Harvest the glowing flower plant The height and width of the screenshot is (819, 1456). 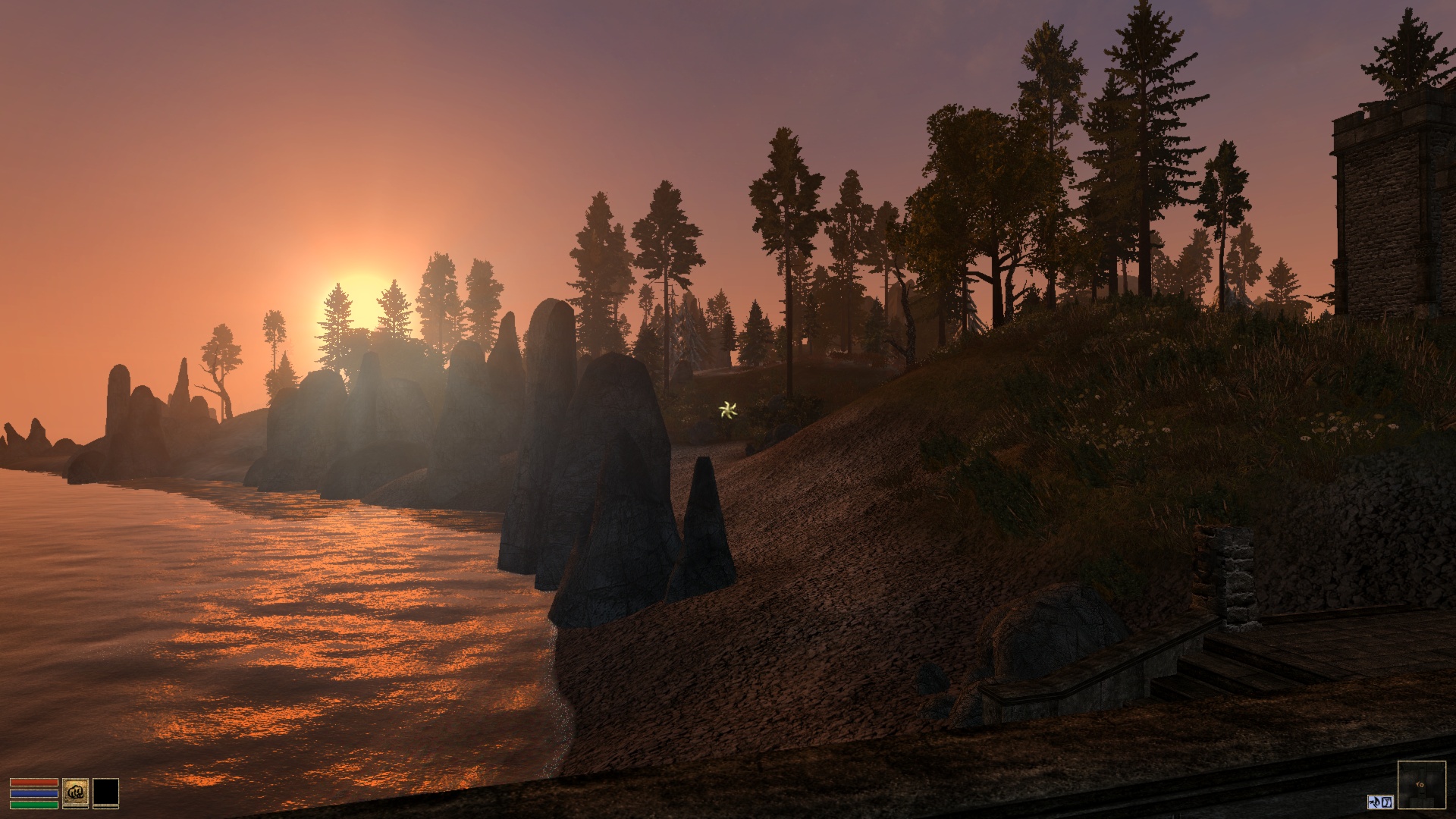click(x=729, y=410)
